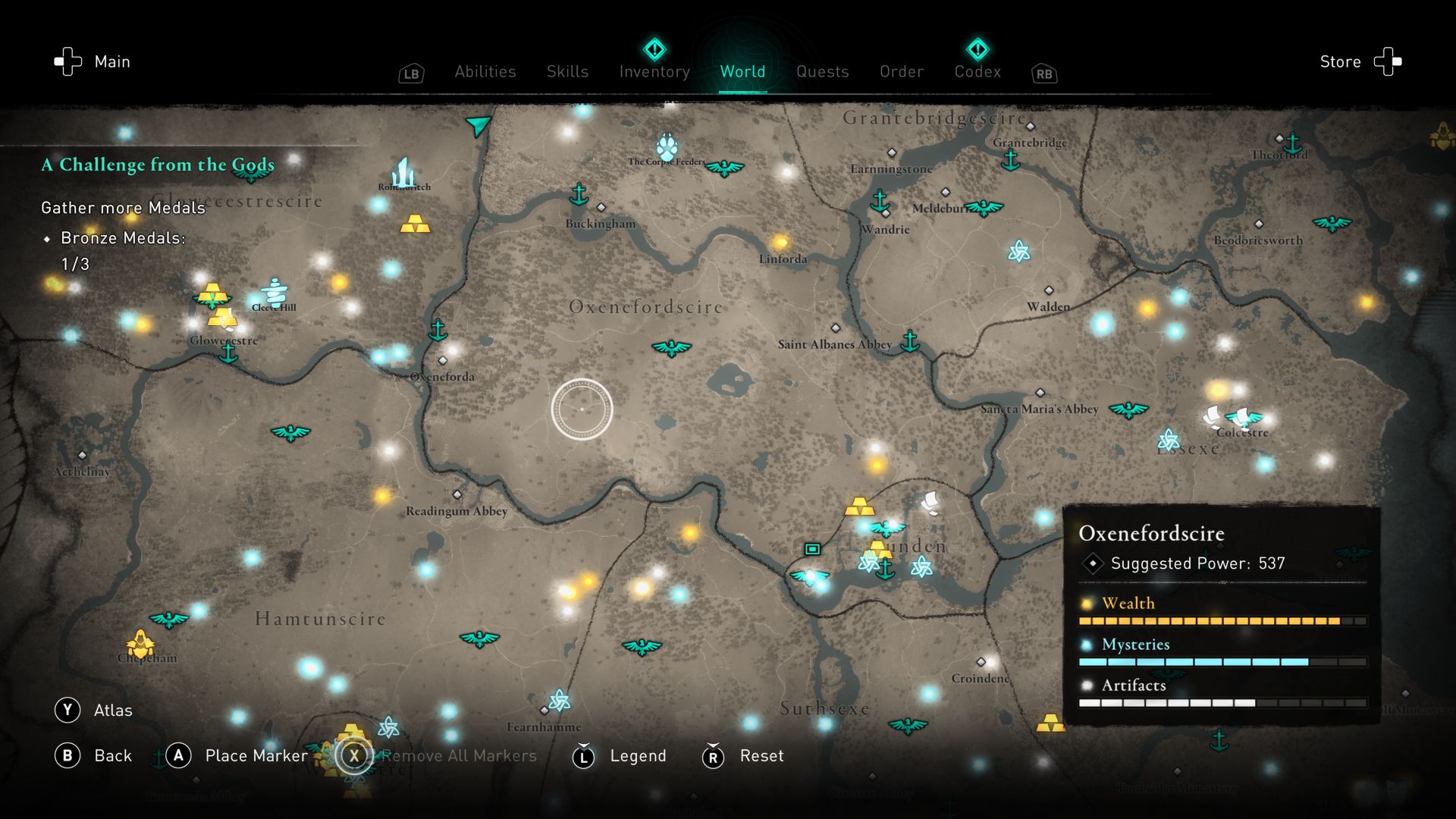
Task: Switch to the Codex tab
Action: tap(977, 72)
